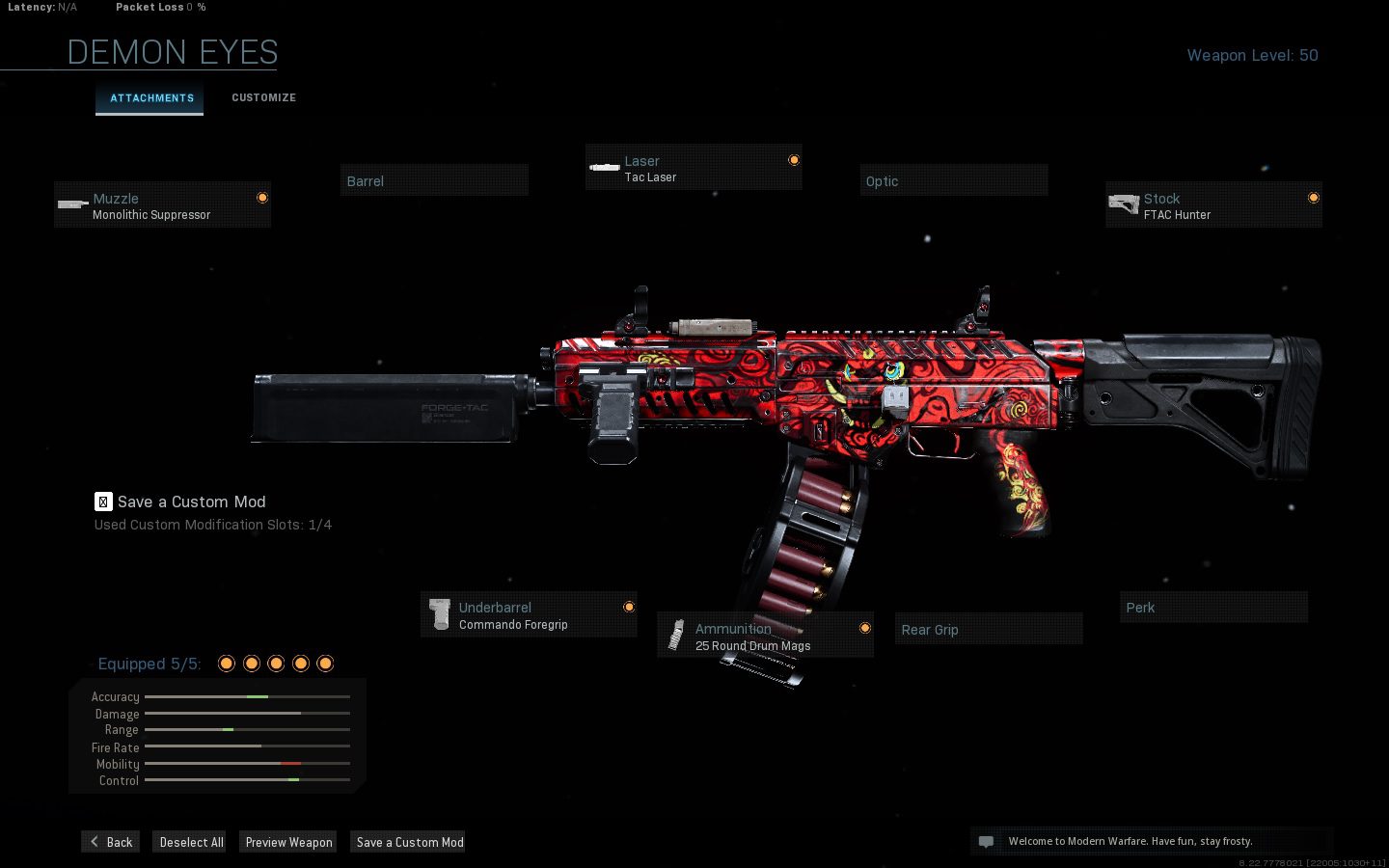
Task: Preview the weapon with Preview Weapon
Action: tap(288, 842)
